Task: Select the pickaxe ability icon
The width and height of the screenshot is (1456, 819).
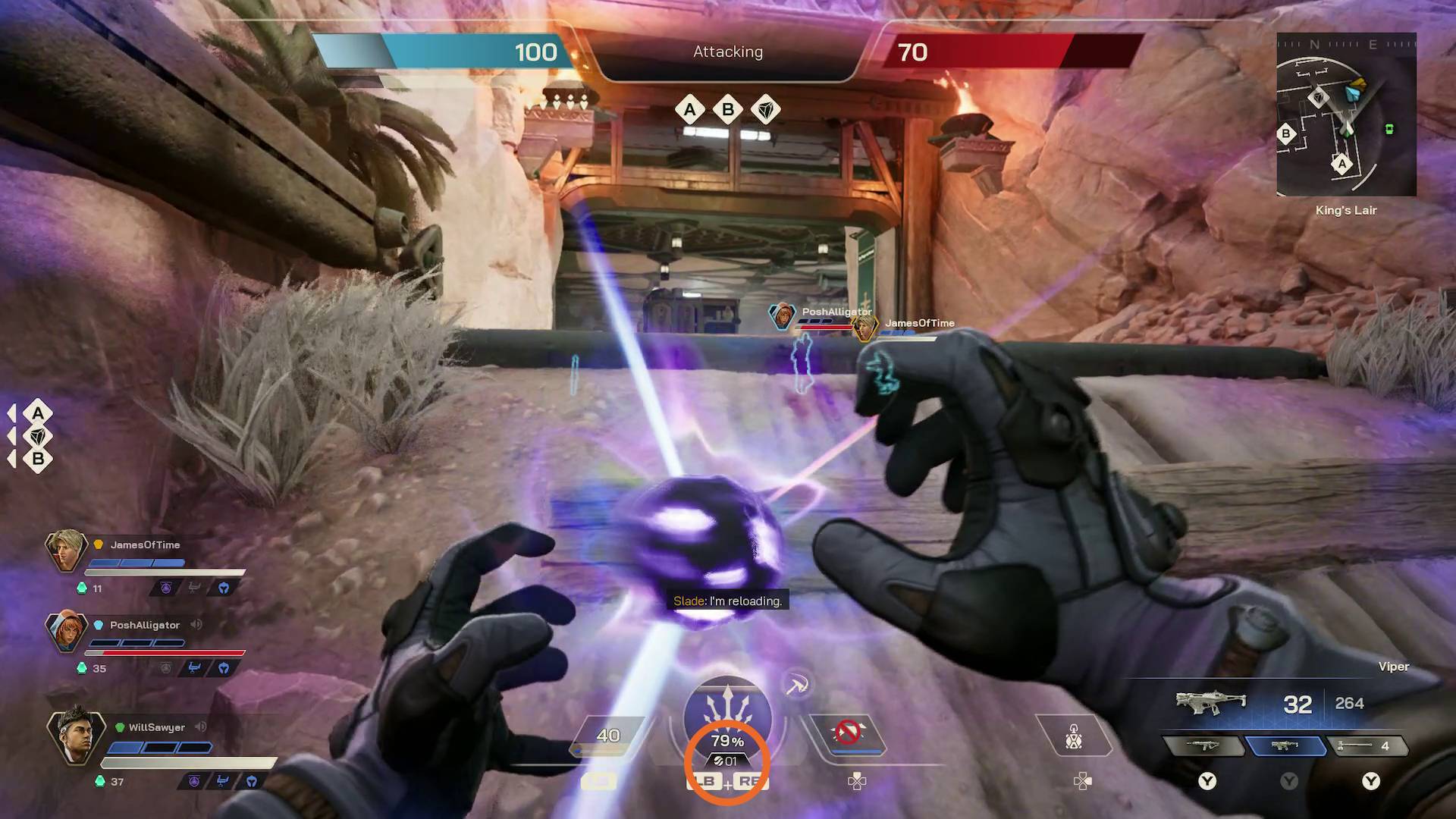Action: [x=795, y=685]
